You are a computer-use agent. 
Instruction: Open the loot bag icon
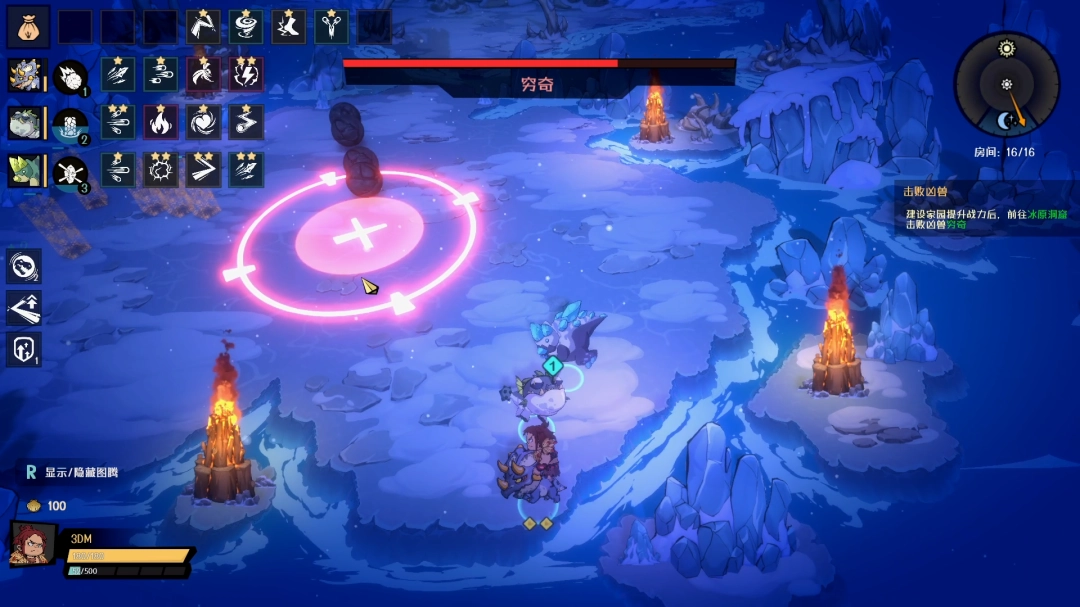(x=28, y=27)
